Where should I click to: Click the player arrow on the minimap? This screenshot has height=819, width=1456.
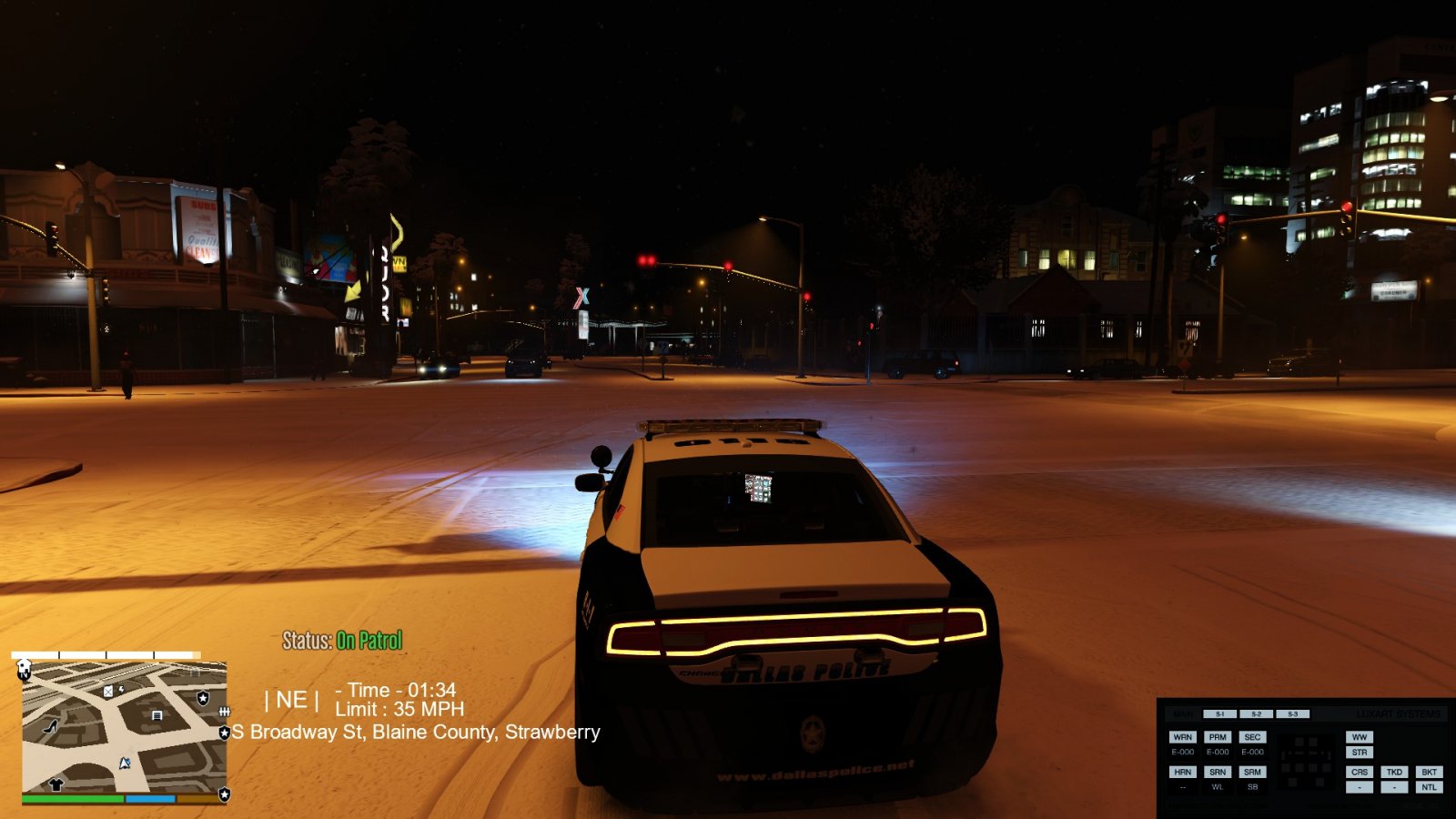(x=125, y=763)
